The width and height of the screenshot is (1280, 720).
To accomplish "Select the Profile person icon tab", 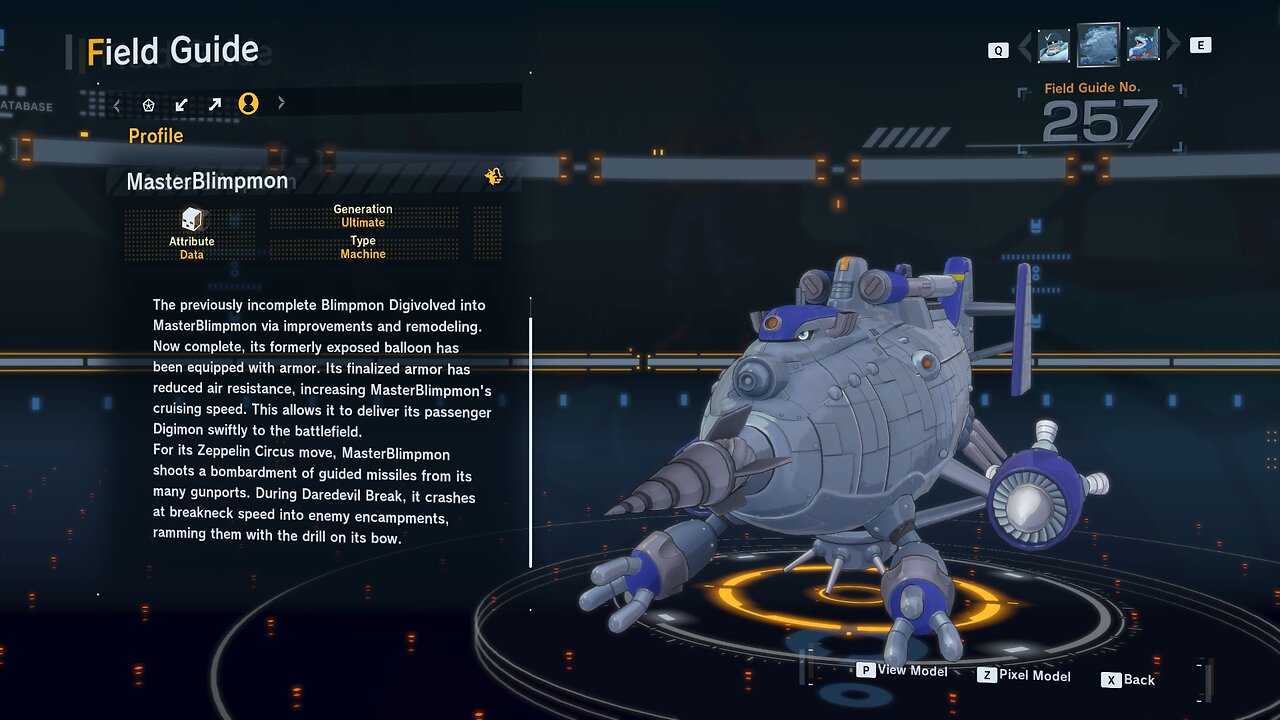I will click(248, 104).
